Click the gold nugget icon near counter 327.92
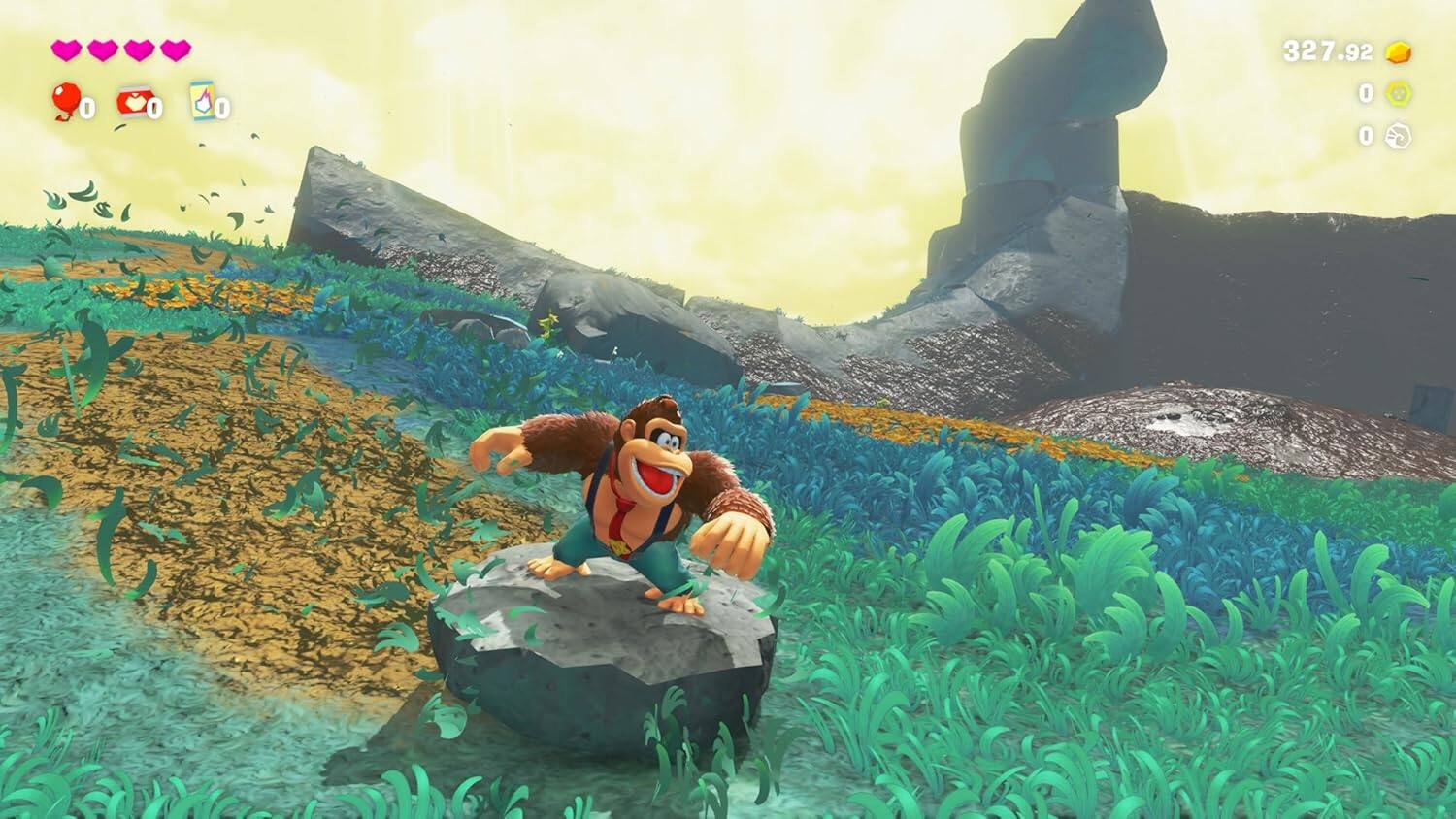The height and width of the screenshot is (819, 1456). [1398, 50]
